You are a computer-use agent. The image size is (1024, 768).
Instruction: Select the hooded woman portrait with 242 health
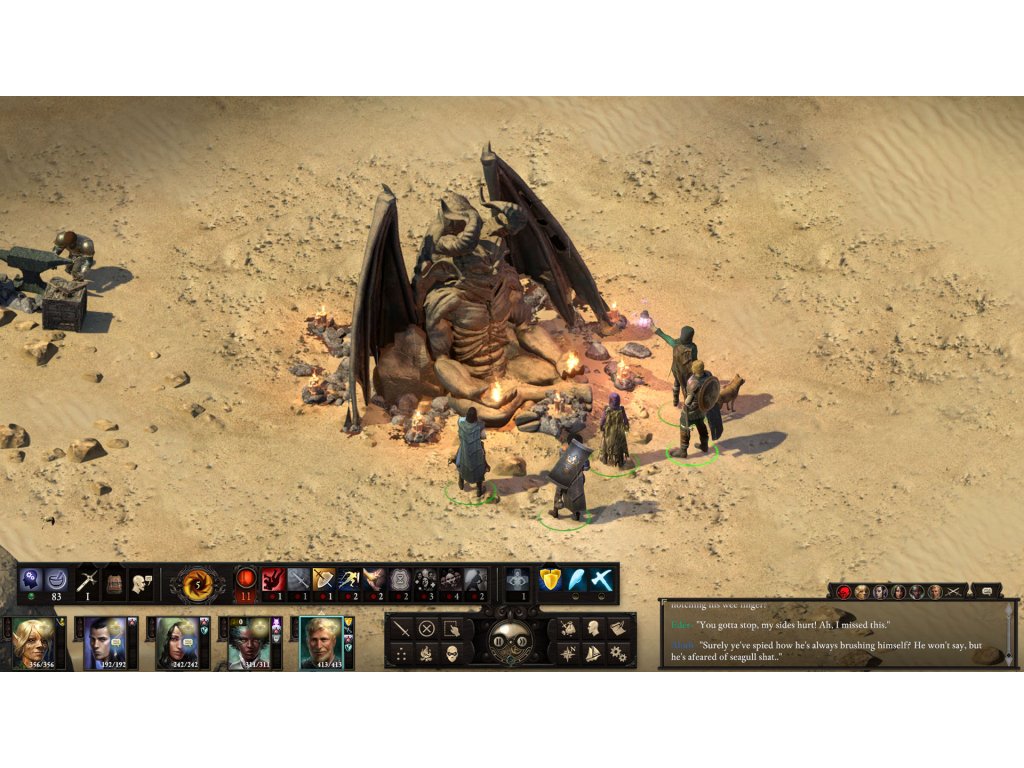176,642
